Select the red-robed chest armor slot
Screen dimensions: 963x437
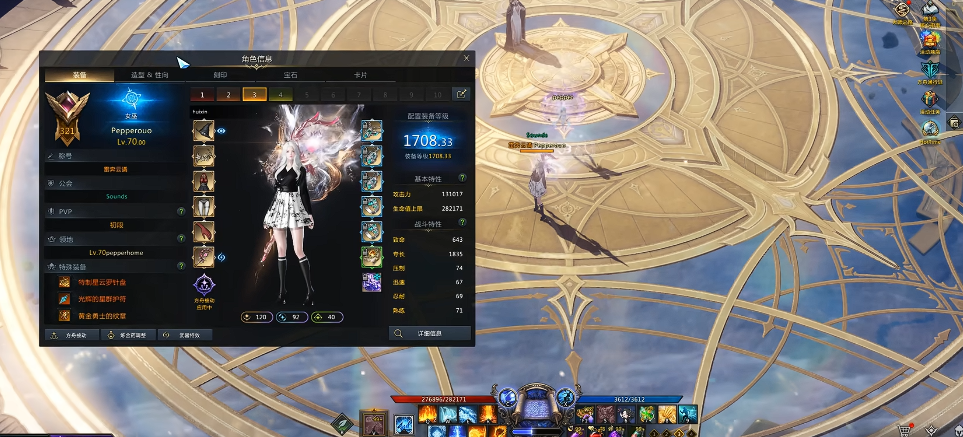pos(203,182)
